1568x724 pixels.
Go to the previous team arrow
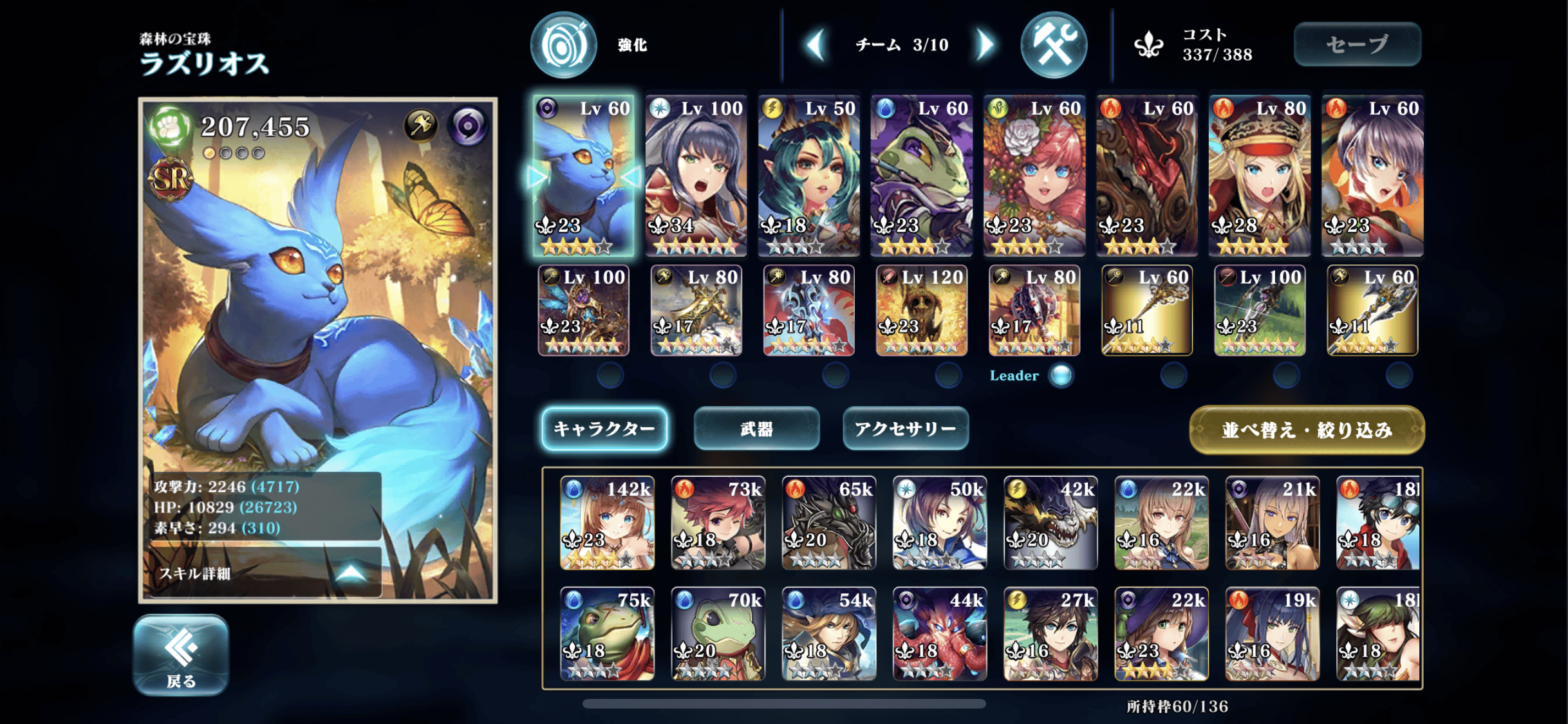(816, 44)
